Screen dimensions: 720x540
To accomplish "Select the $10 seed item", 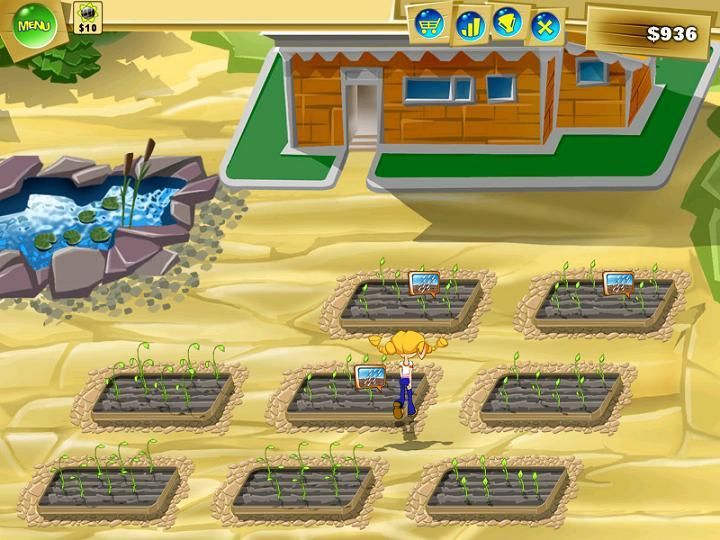I will tap(88, 17).
